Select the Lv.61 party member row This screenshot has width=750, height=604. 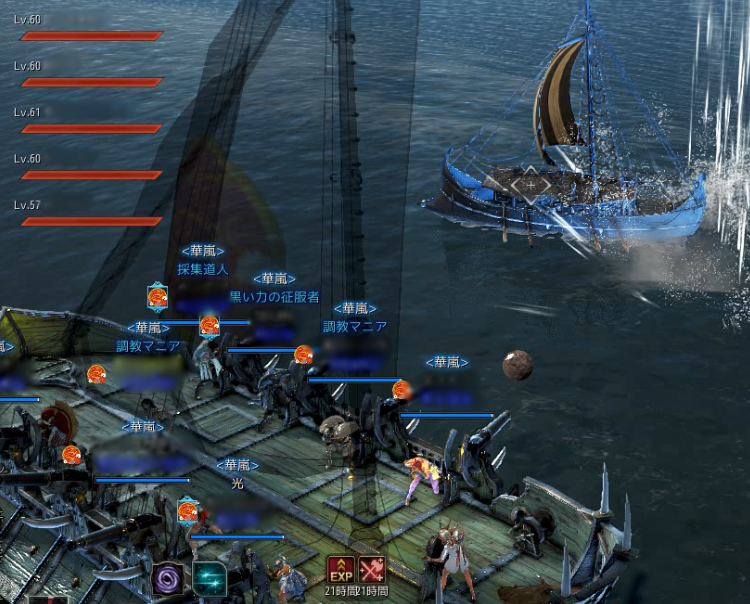click(x=90, y=121)
